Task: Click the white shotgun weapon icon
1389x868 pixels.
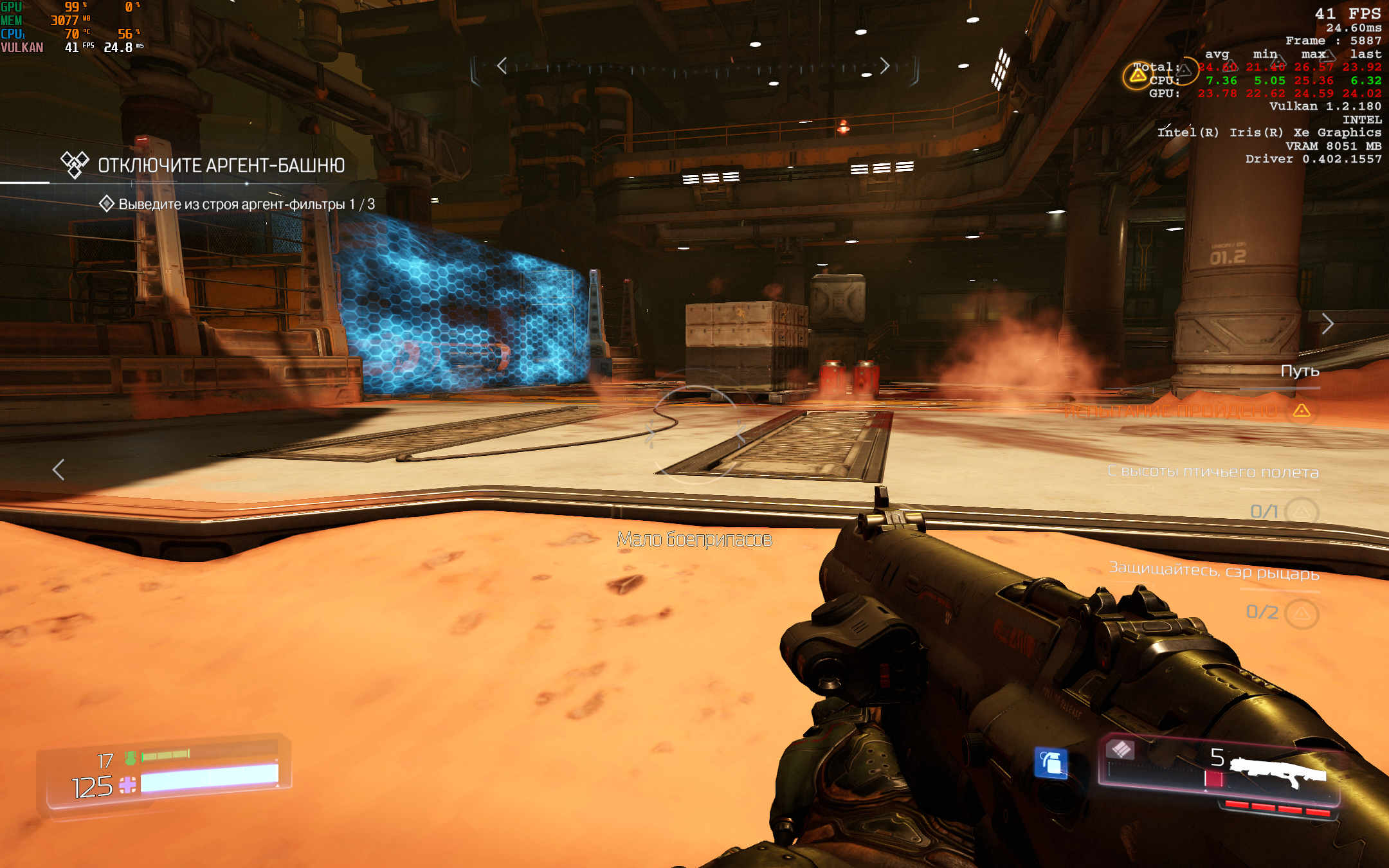Action: [1278, 772]
